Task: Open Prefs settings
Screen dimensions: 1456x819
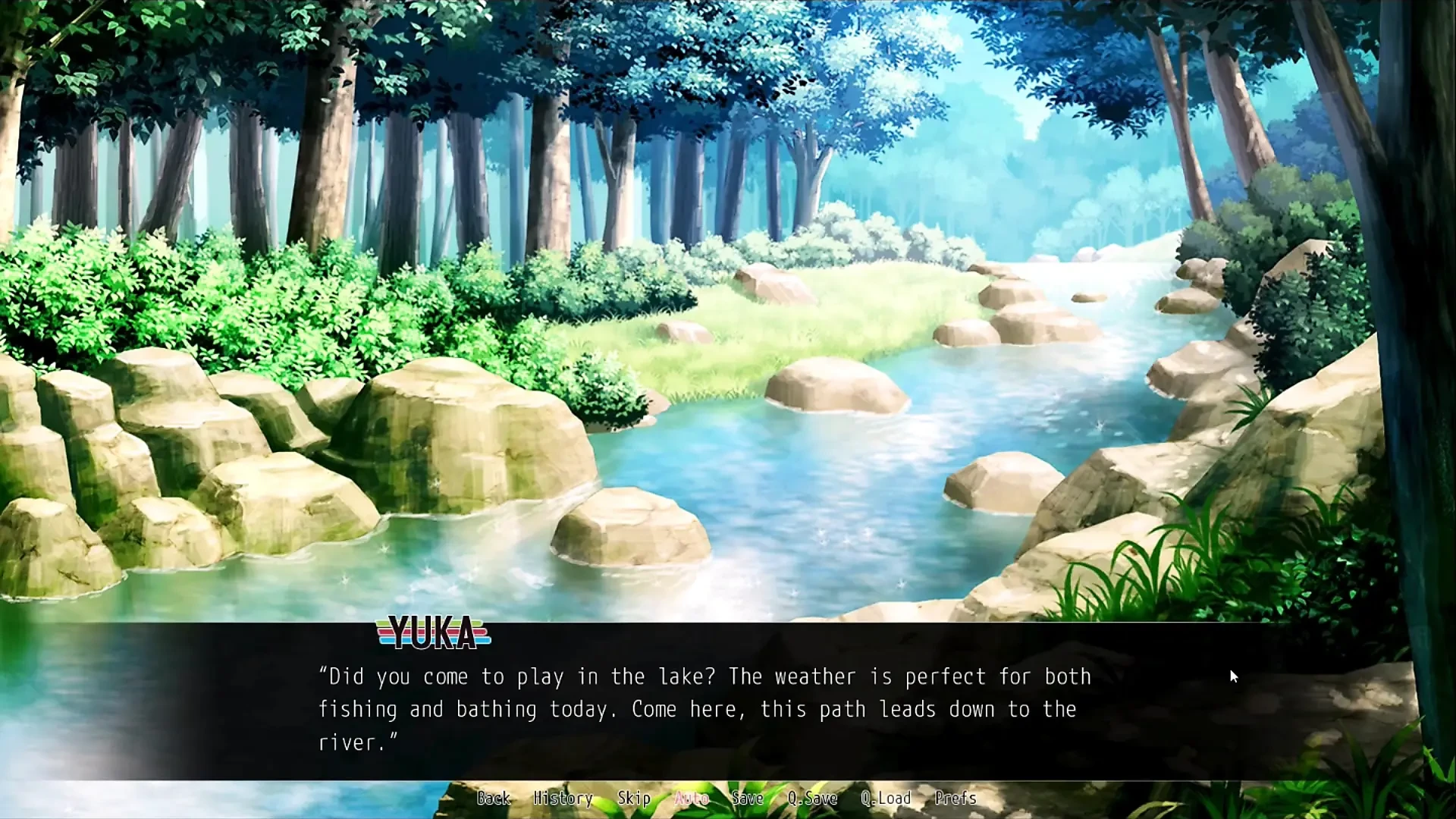Action: [955, 798]
